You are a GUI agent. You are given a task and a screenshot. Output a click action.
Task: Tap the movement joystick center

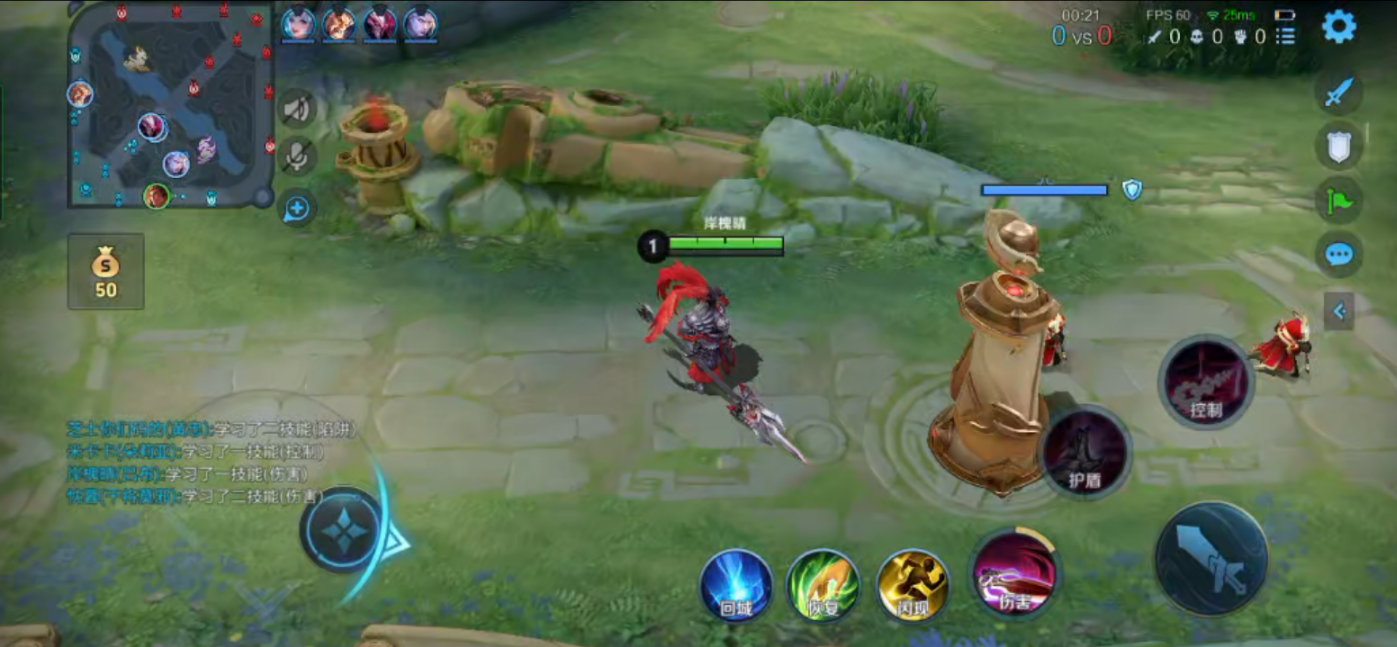(x=344, y=530)
